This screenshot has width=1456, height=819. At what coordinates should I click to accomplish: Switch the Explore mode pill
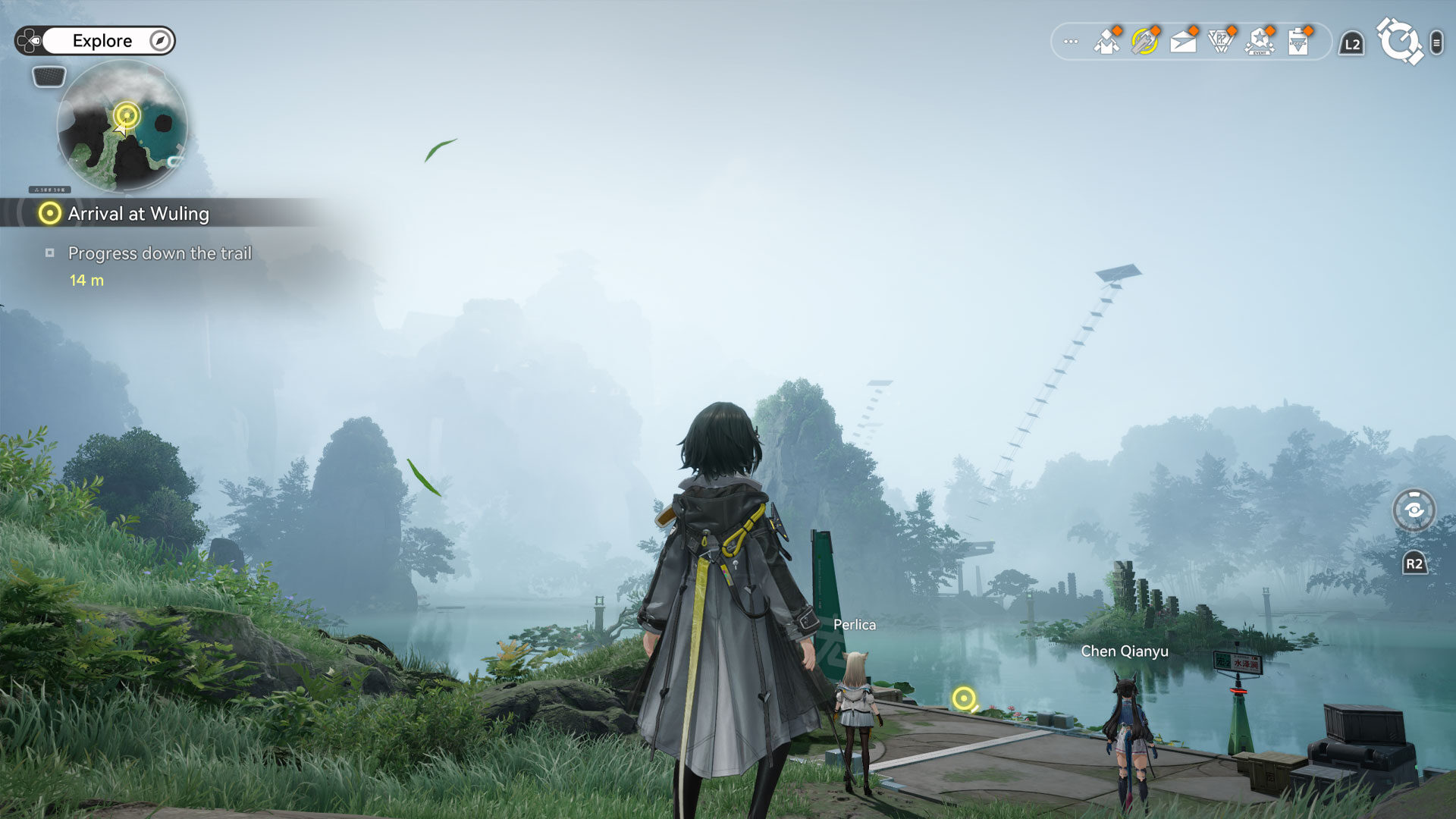[102, 41]
